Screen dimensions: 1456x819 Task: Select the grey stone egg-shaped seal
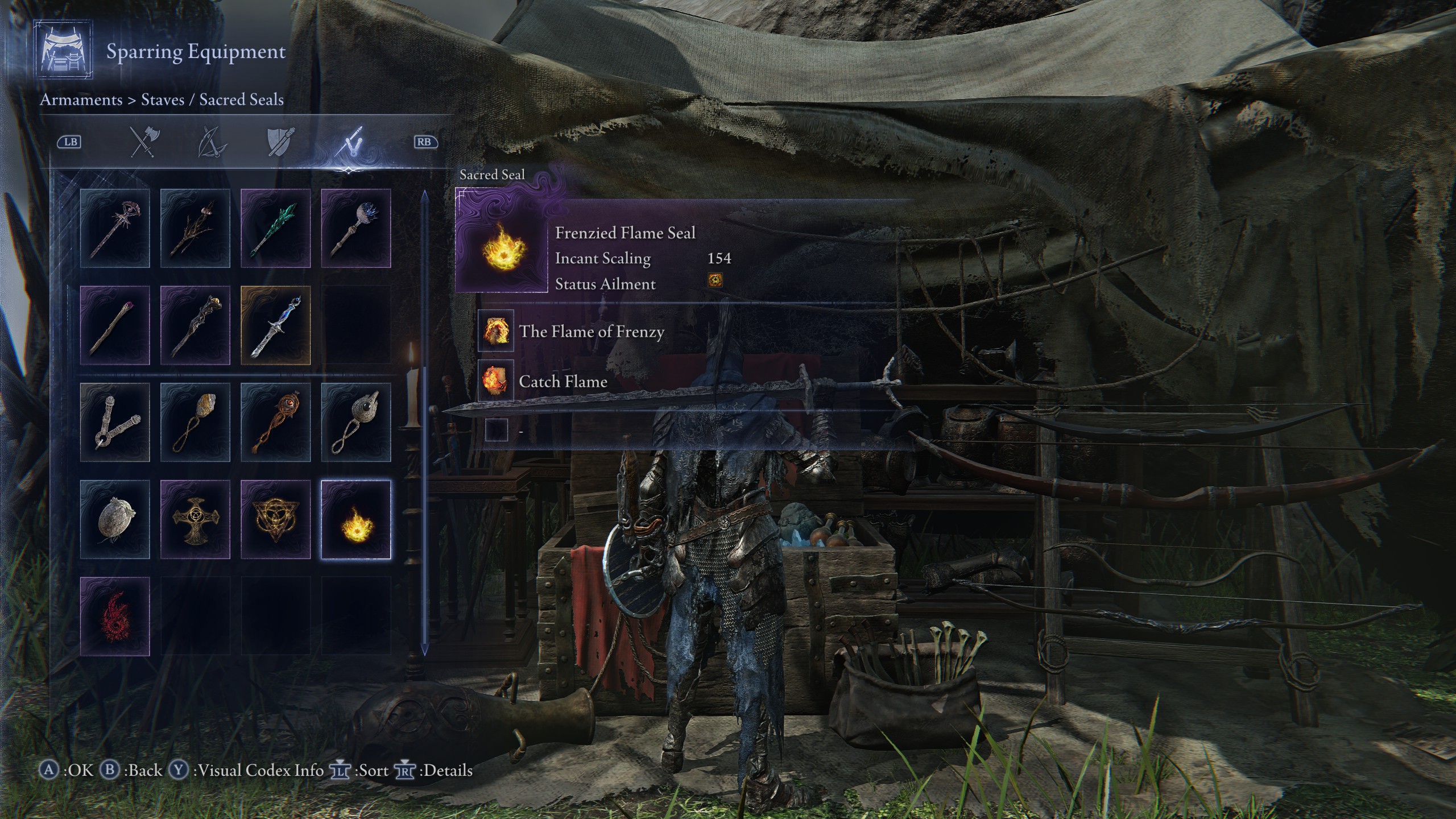coord(115,519)
